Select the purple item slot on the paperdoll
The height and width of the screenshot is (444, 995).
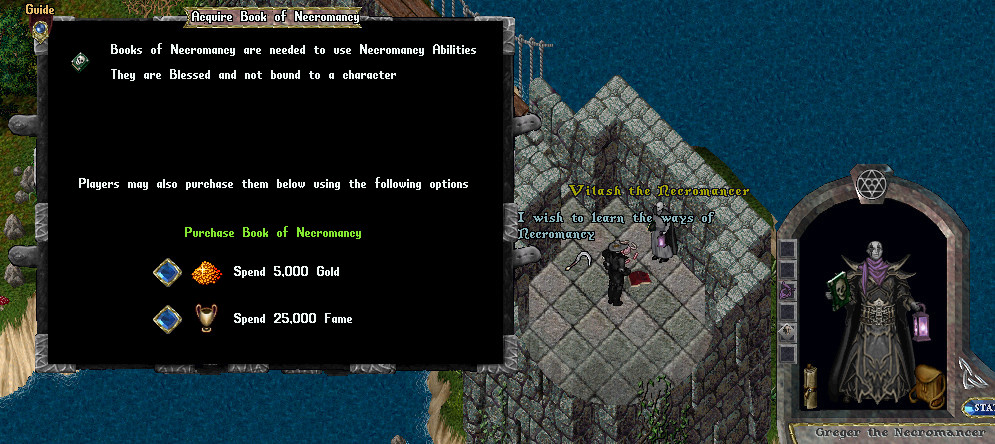788,291
